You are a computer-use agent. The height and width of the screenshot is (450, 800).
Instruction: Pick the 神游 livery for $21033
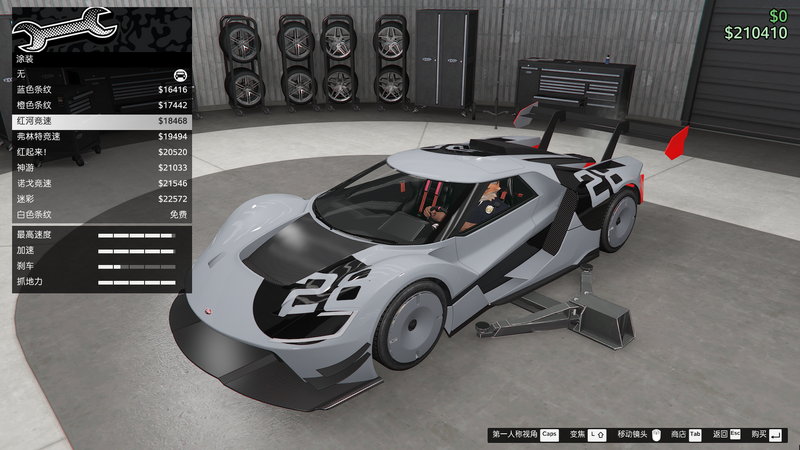pos(100,167)
